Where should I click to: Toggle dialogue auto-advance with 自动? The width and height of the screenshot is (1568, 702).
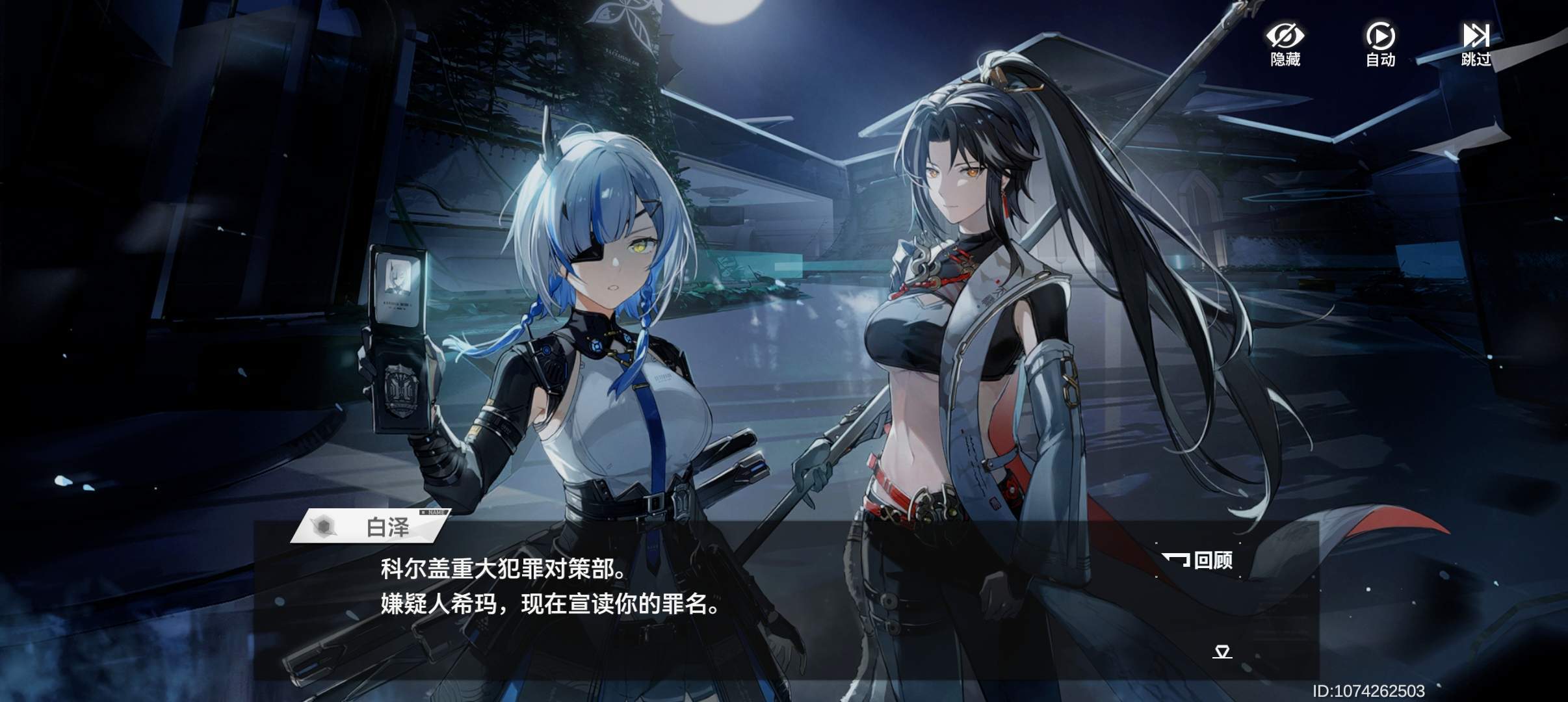coord(1379,45)
